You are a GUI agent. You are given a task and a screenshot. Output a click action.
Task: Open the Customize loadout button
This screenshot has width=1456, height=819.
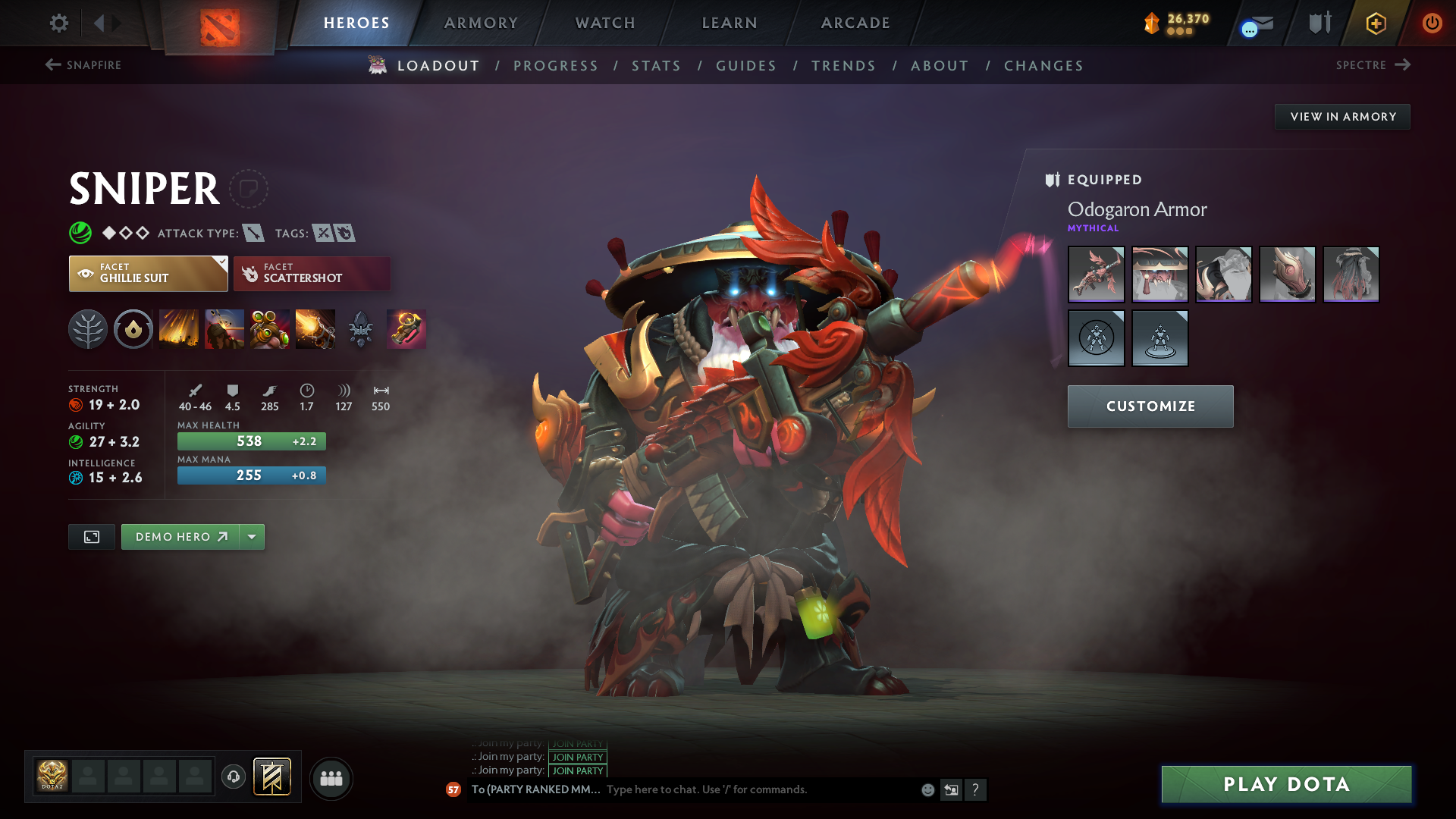[x=1150, y=406]
